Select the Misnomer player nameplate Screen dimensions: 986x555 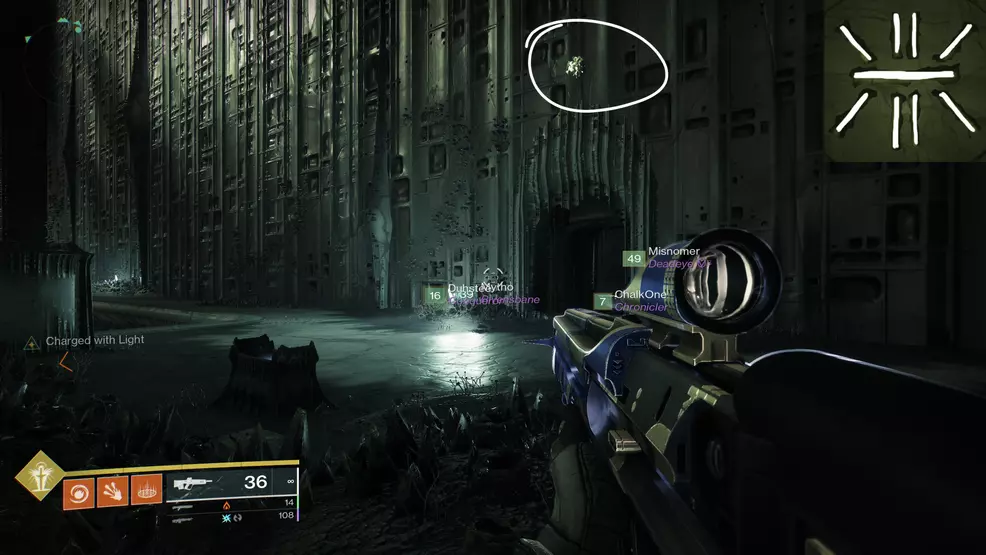click(x=672, y=252)
